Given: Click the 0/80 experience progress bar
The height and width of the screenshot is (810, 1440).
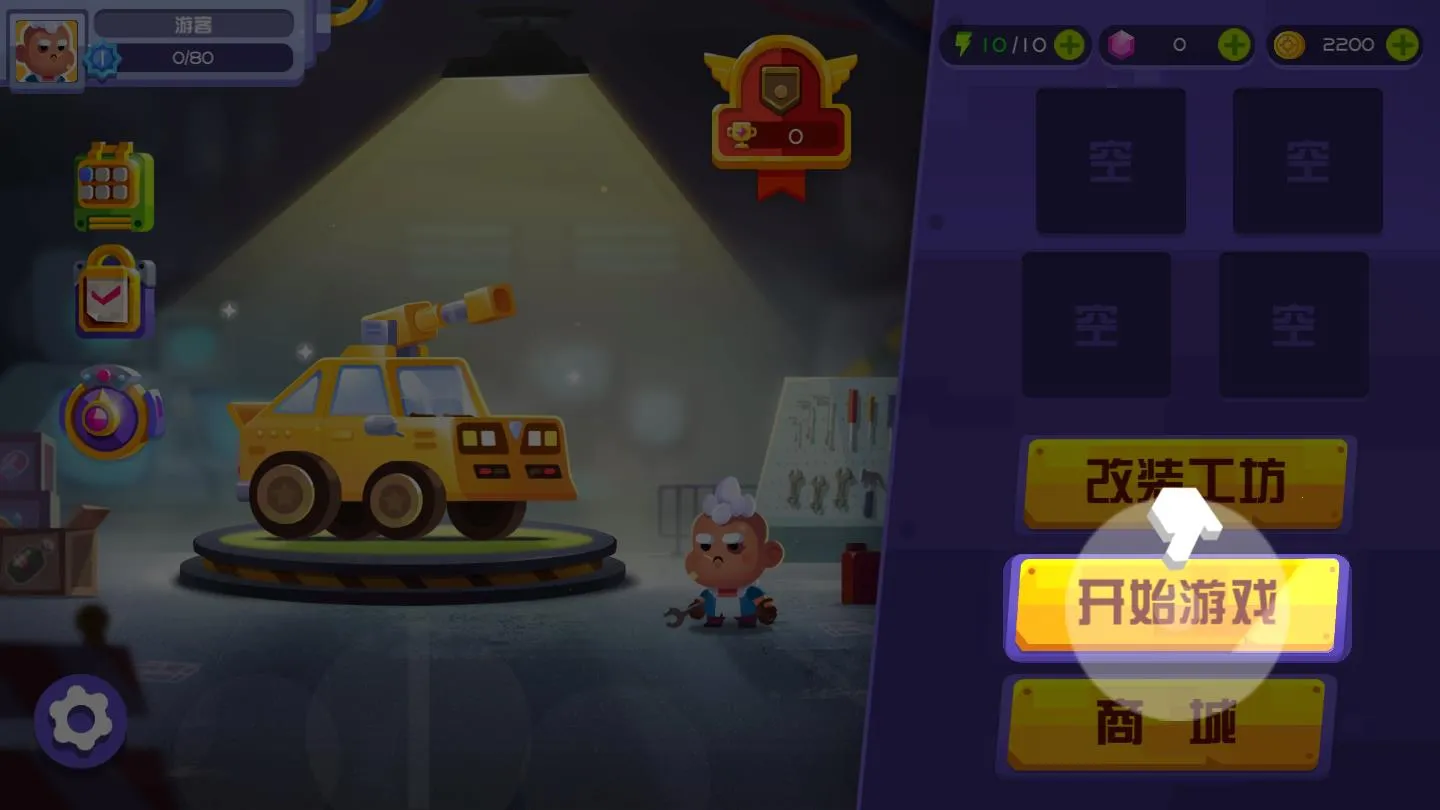Looking at the screenshot, I should pyautogui.click(x=193, y=58).
